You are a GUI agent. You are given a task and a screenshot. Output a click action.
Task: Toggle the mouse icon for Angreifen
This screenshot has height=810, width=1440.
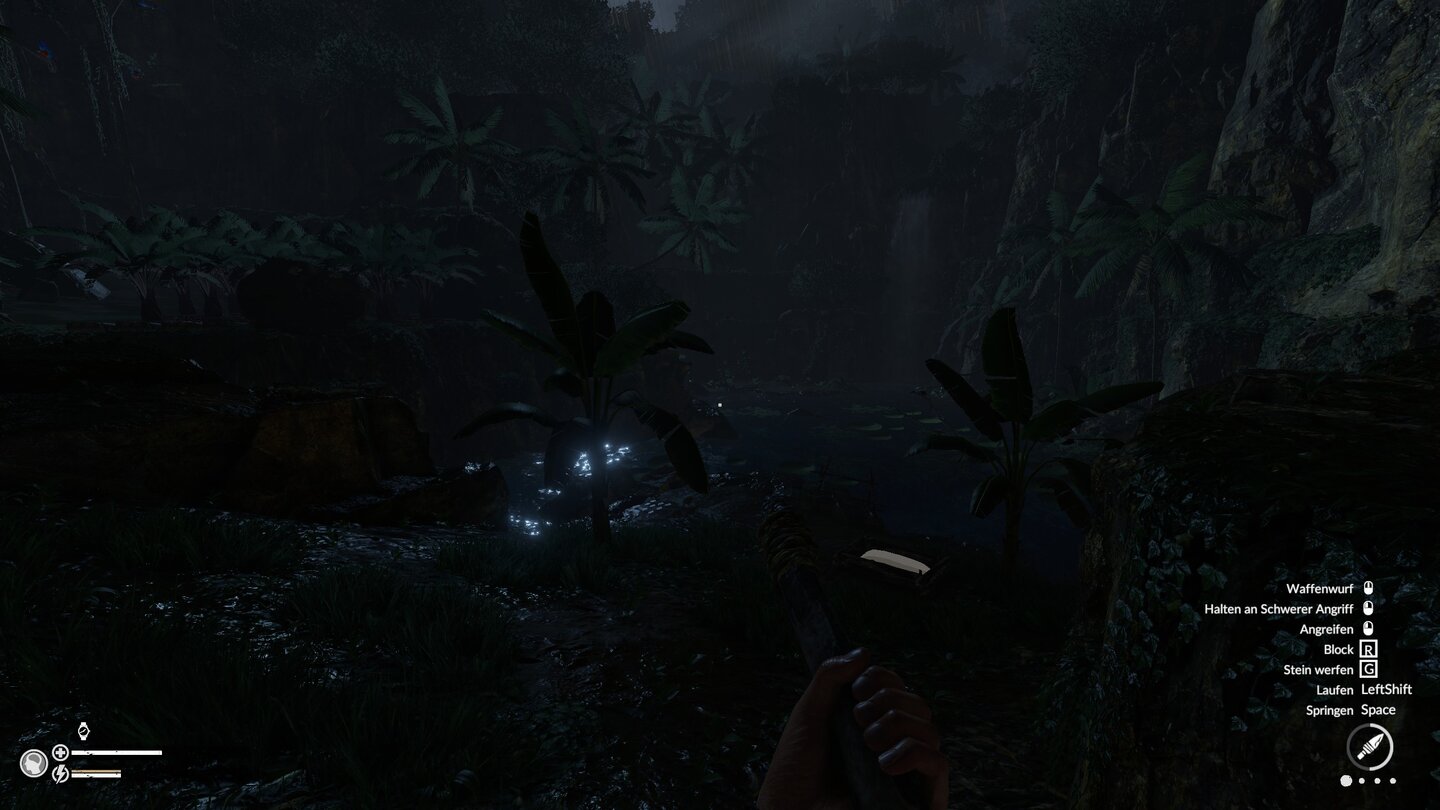point(1366,629)
